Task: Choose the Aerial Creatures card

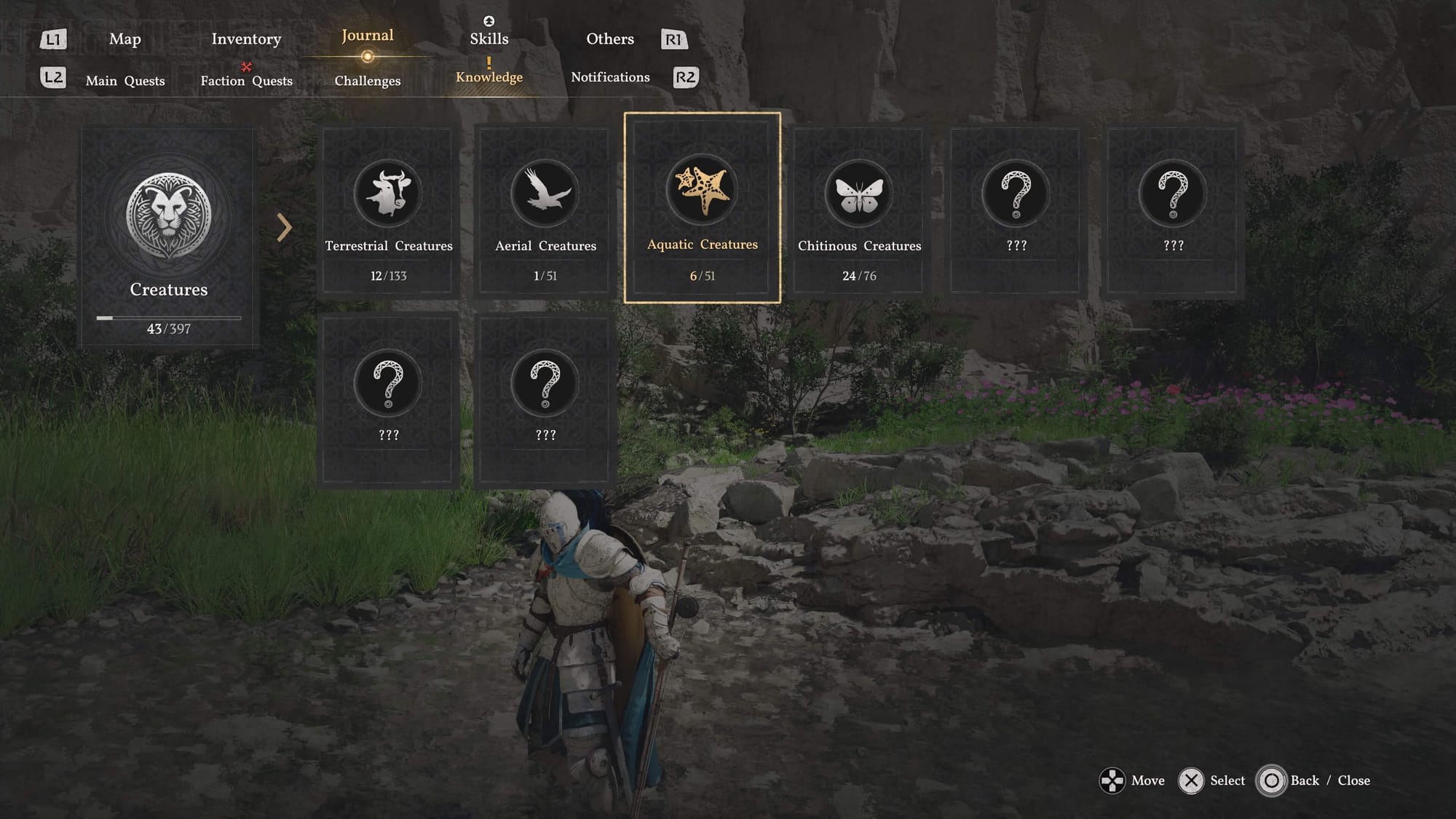Action: [545, 213]
